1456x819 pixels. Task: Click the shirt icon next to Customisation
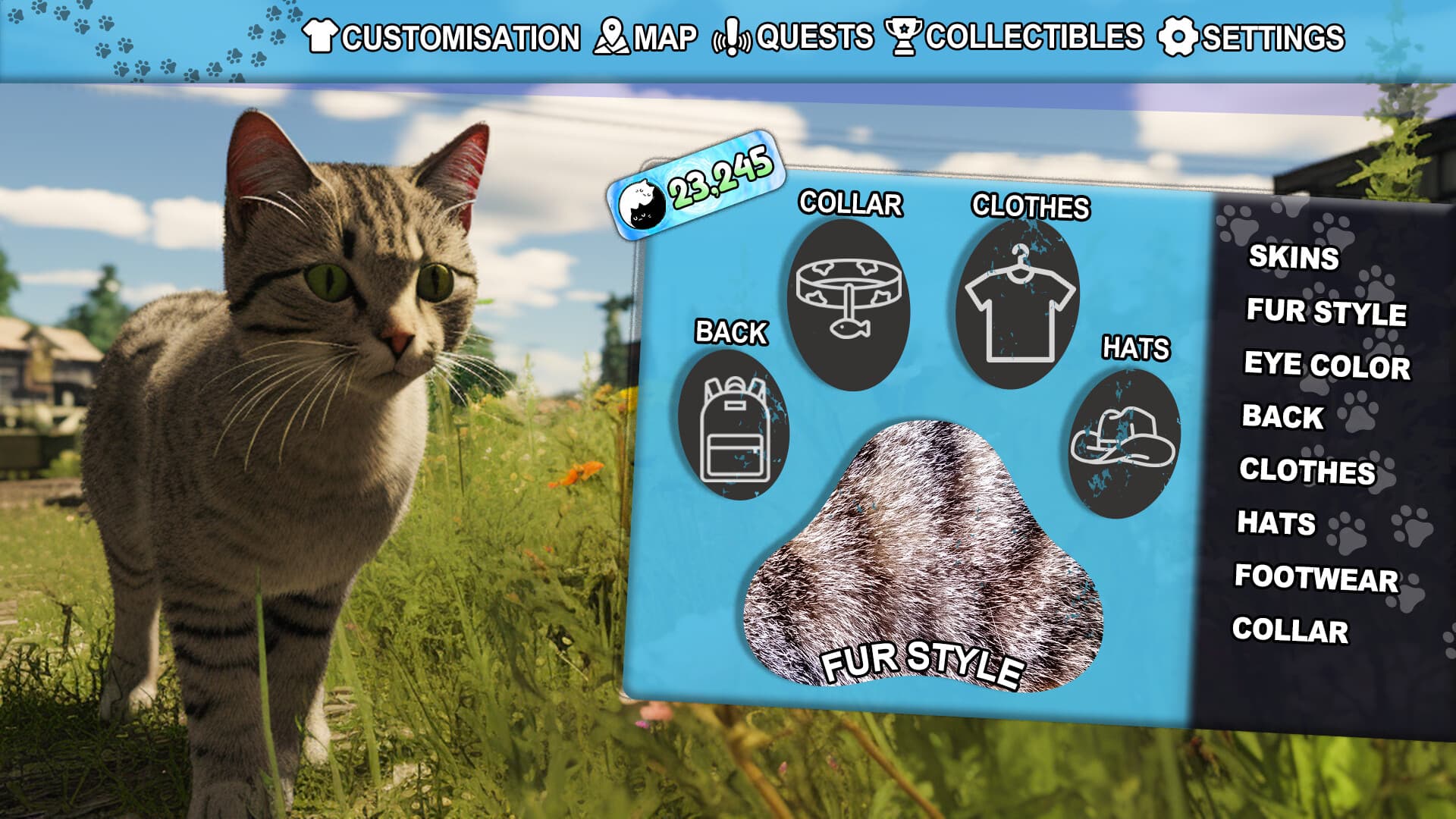322,36
